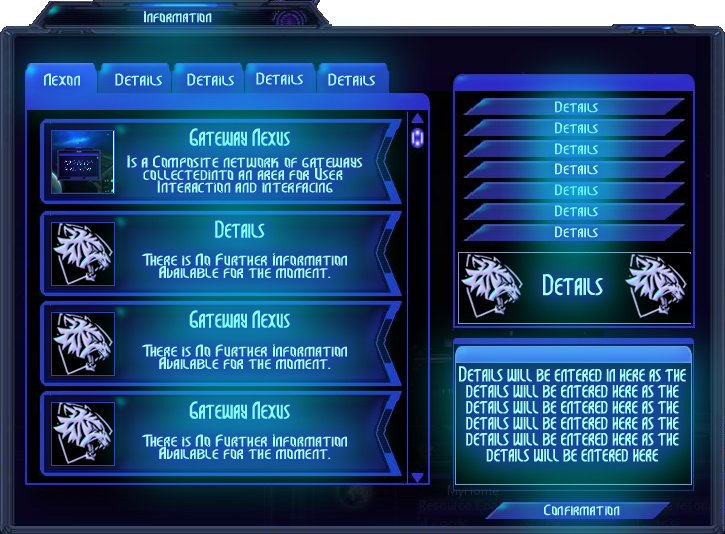725x534 pixels.
Task: Click the scrollbar up arrow
Action: pos(418,118)
